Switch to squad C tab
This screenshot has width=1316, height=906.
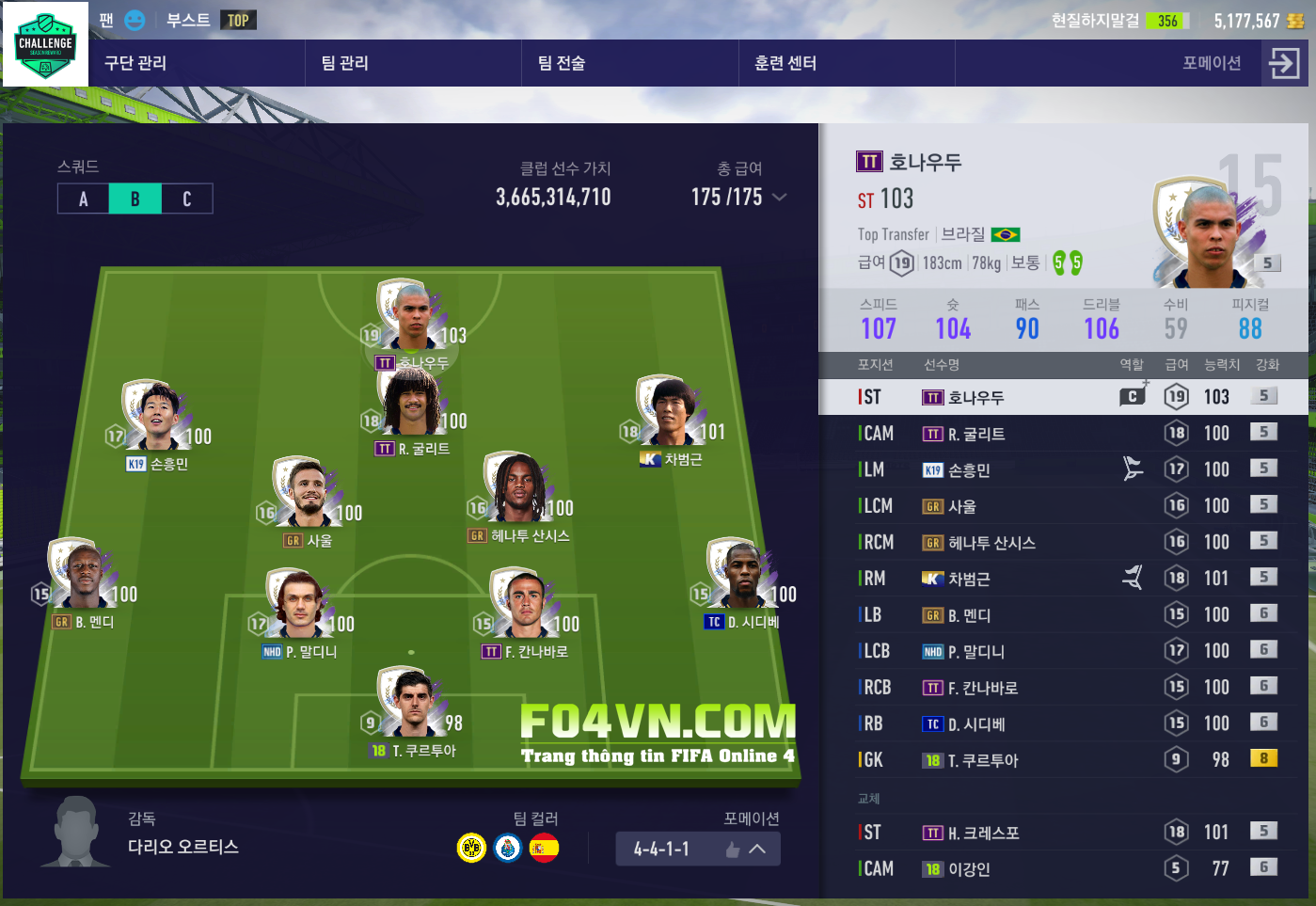(x=186, y=199)
